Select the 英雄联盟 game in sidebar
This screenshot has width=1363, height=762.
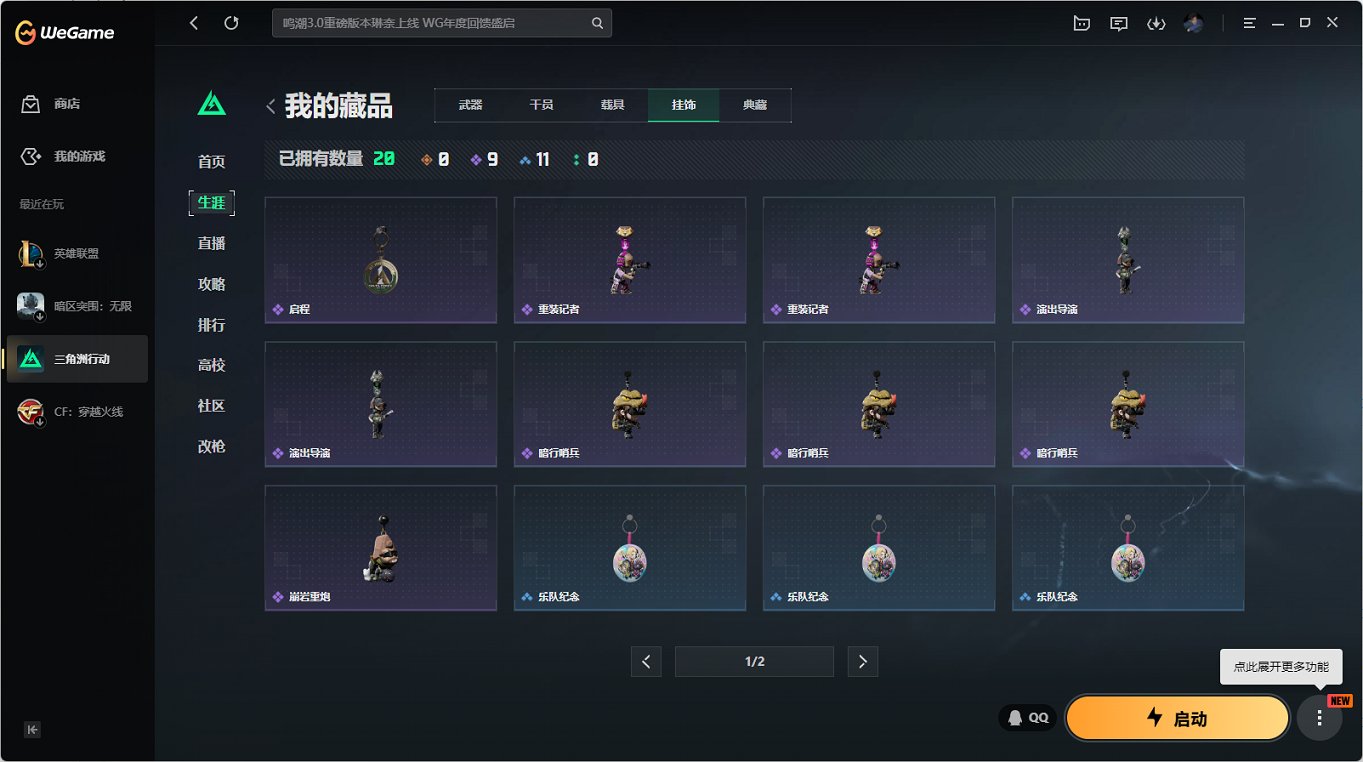coord(75,253)
